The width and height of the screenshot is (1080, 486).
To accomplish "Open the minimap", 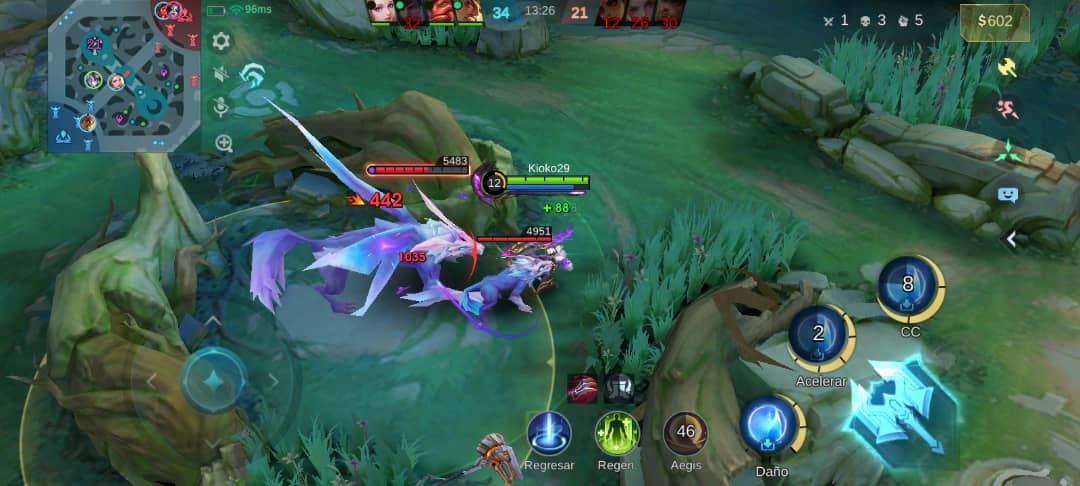I will tap(120, 78).
